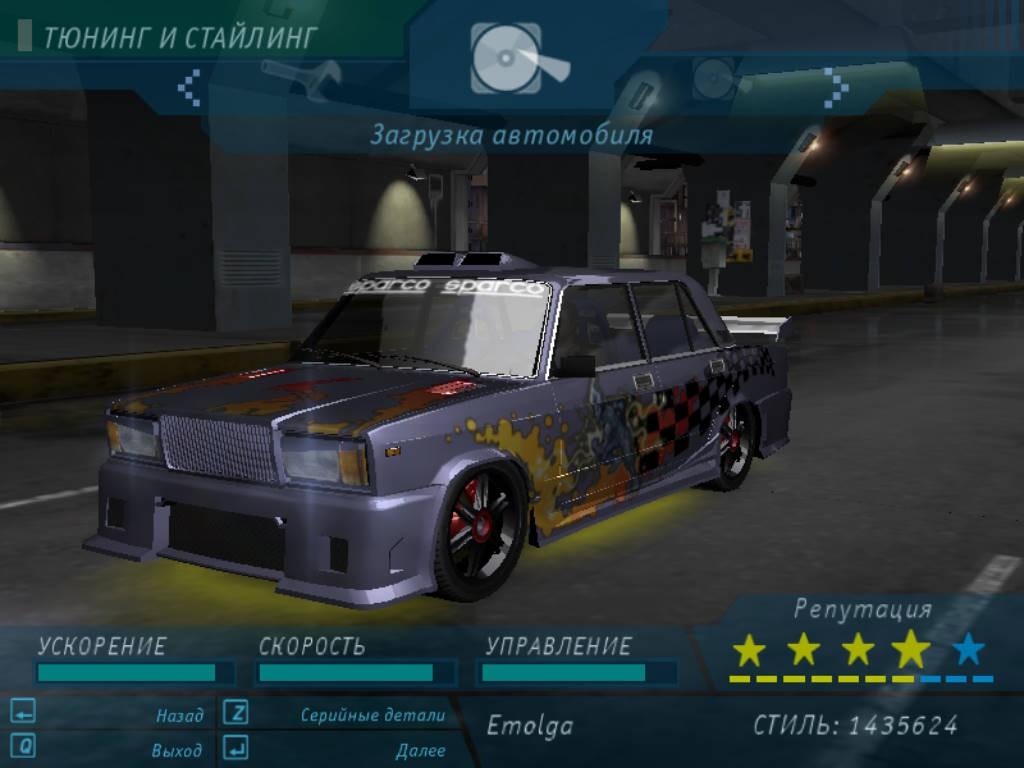Click the right arrow in the top menu carousel

pos(835,87)
